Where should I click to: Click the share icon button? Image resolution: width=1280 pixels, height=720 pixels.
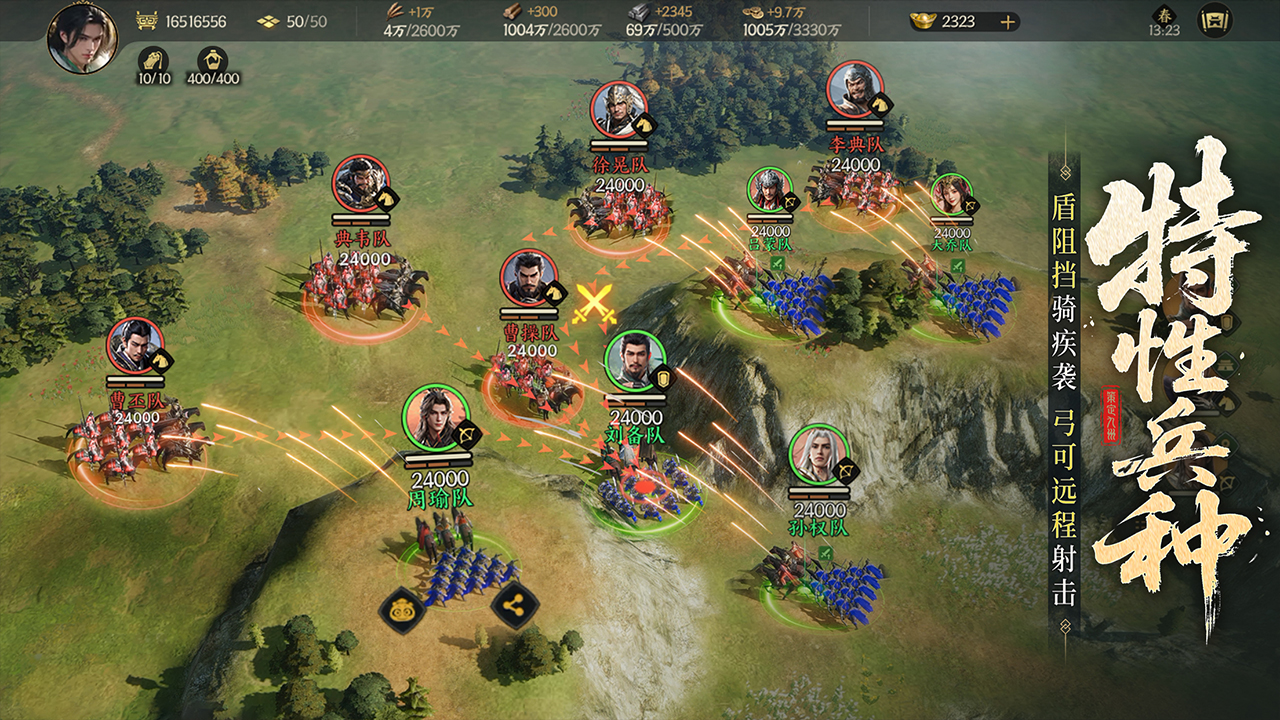click(516, 606)
